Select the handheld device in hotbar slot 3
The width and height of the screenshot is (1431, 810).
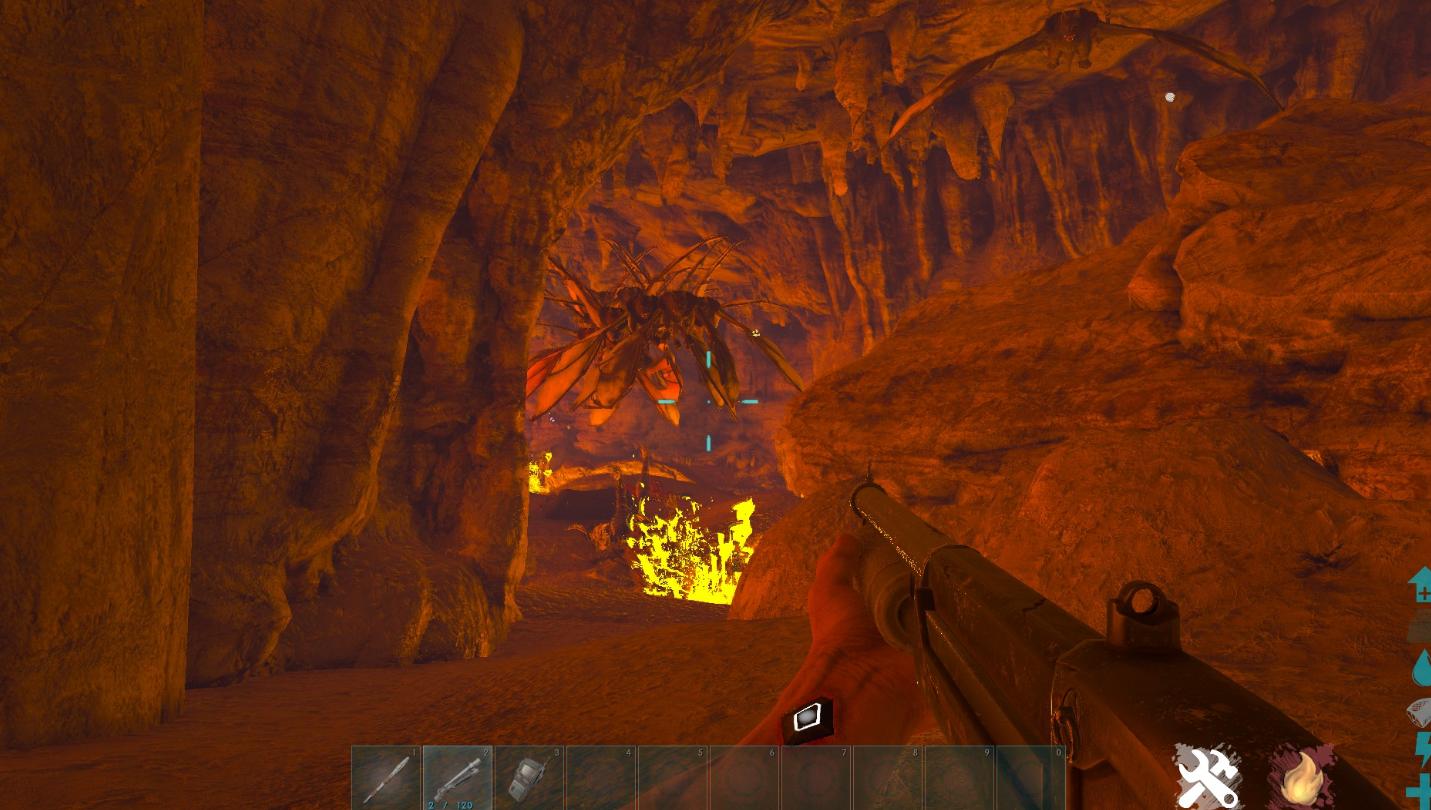click(x=529, y=779)
